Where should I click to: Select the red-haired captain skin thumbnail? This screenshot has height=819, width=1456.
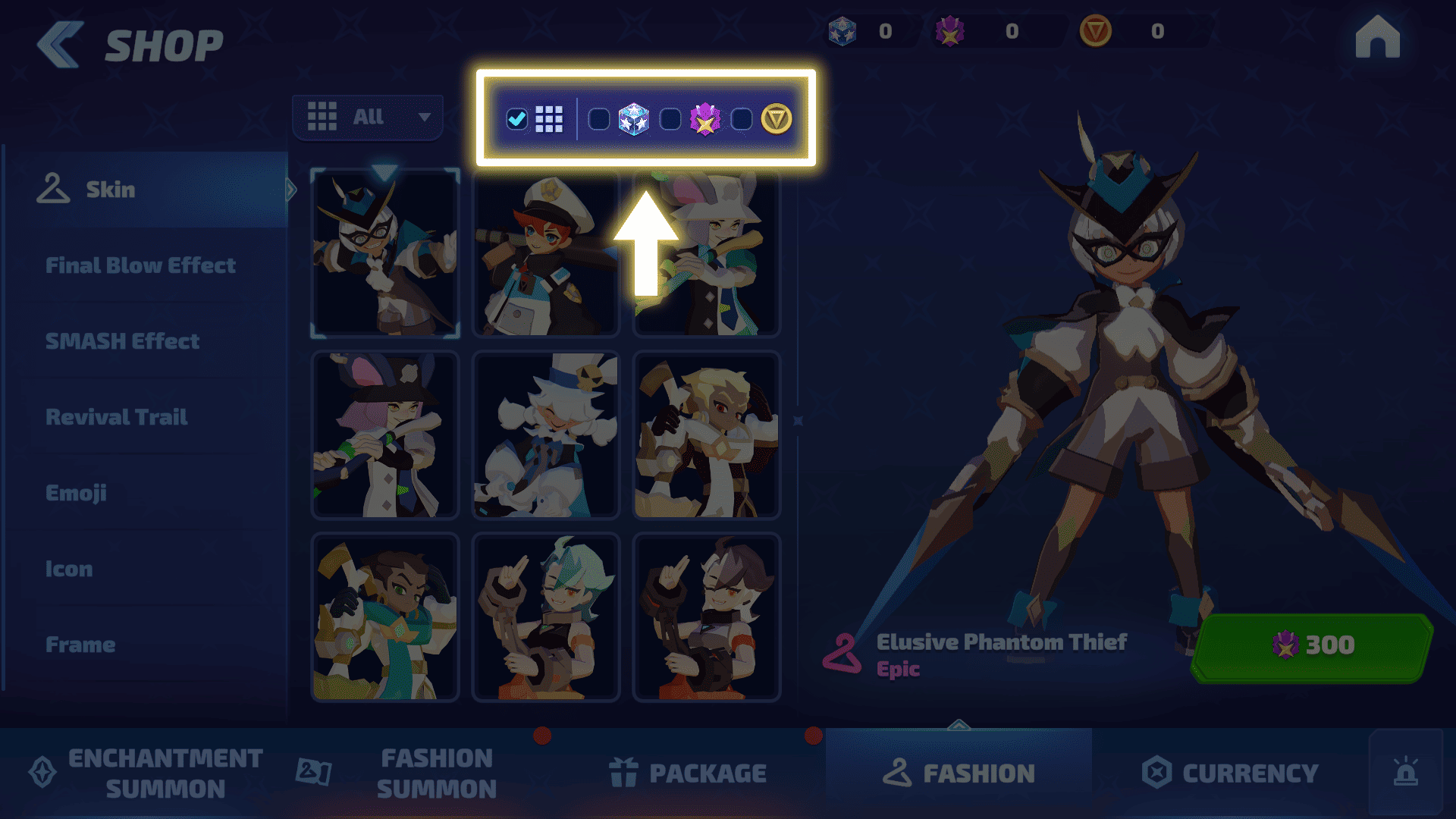click(546, 253)
